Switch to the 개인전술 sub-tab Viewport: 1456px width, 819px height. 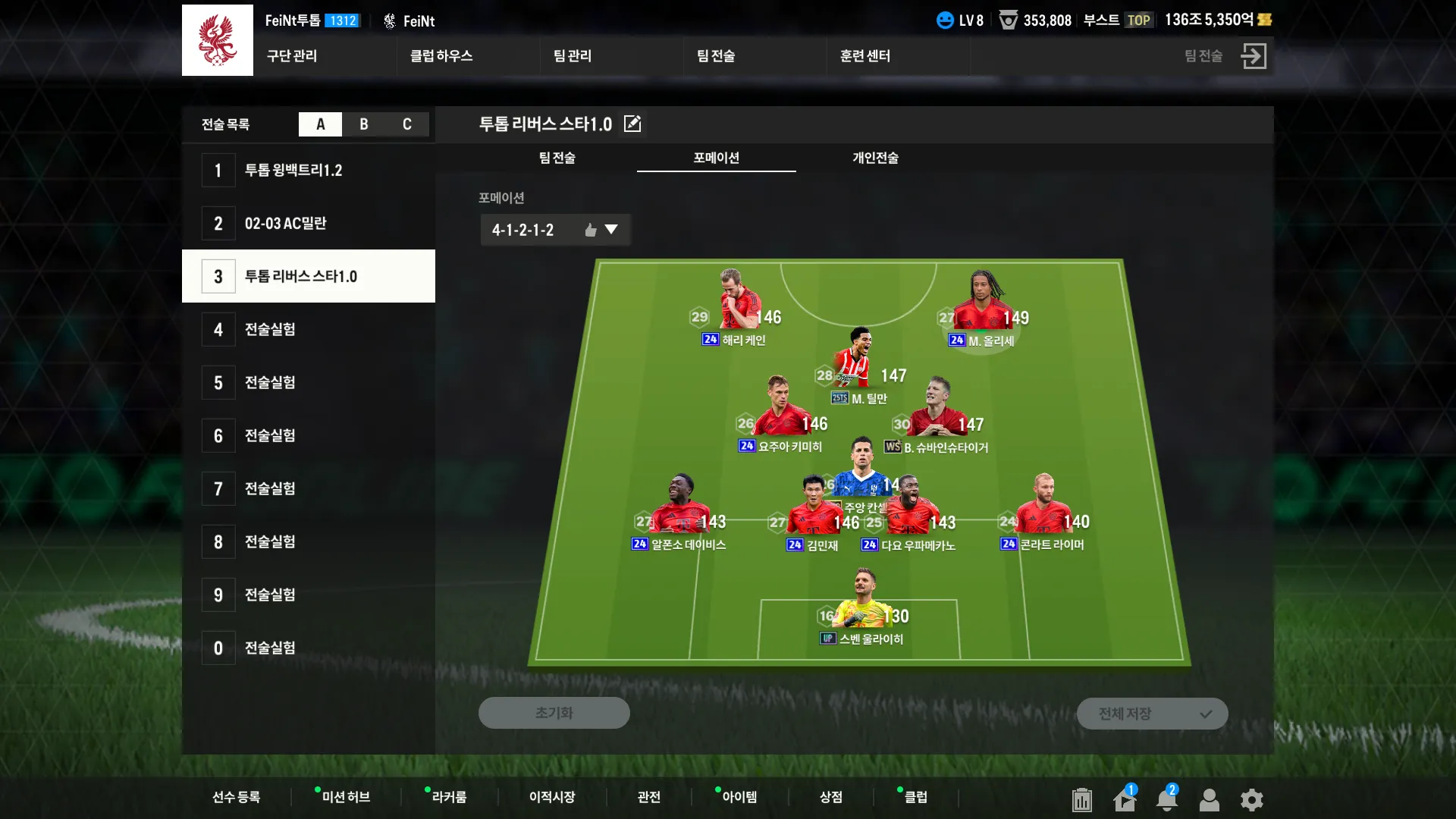pyautogui.click(x=875, y=158)
